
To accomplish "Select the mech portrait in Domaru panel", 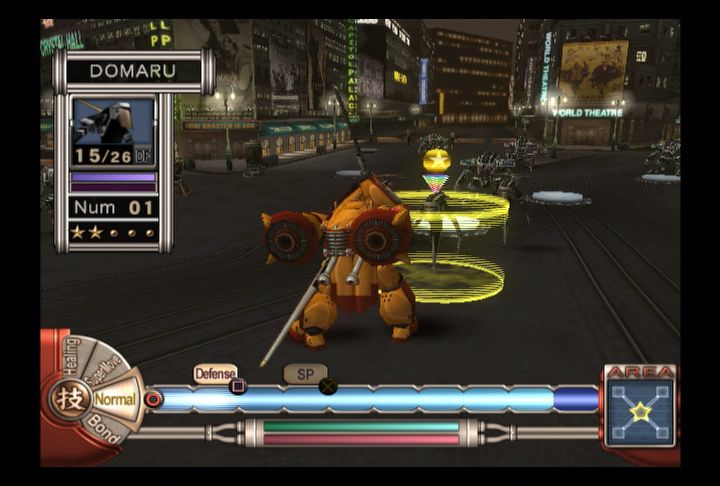I will tap(113, 123).
